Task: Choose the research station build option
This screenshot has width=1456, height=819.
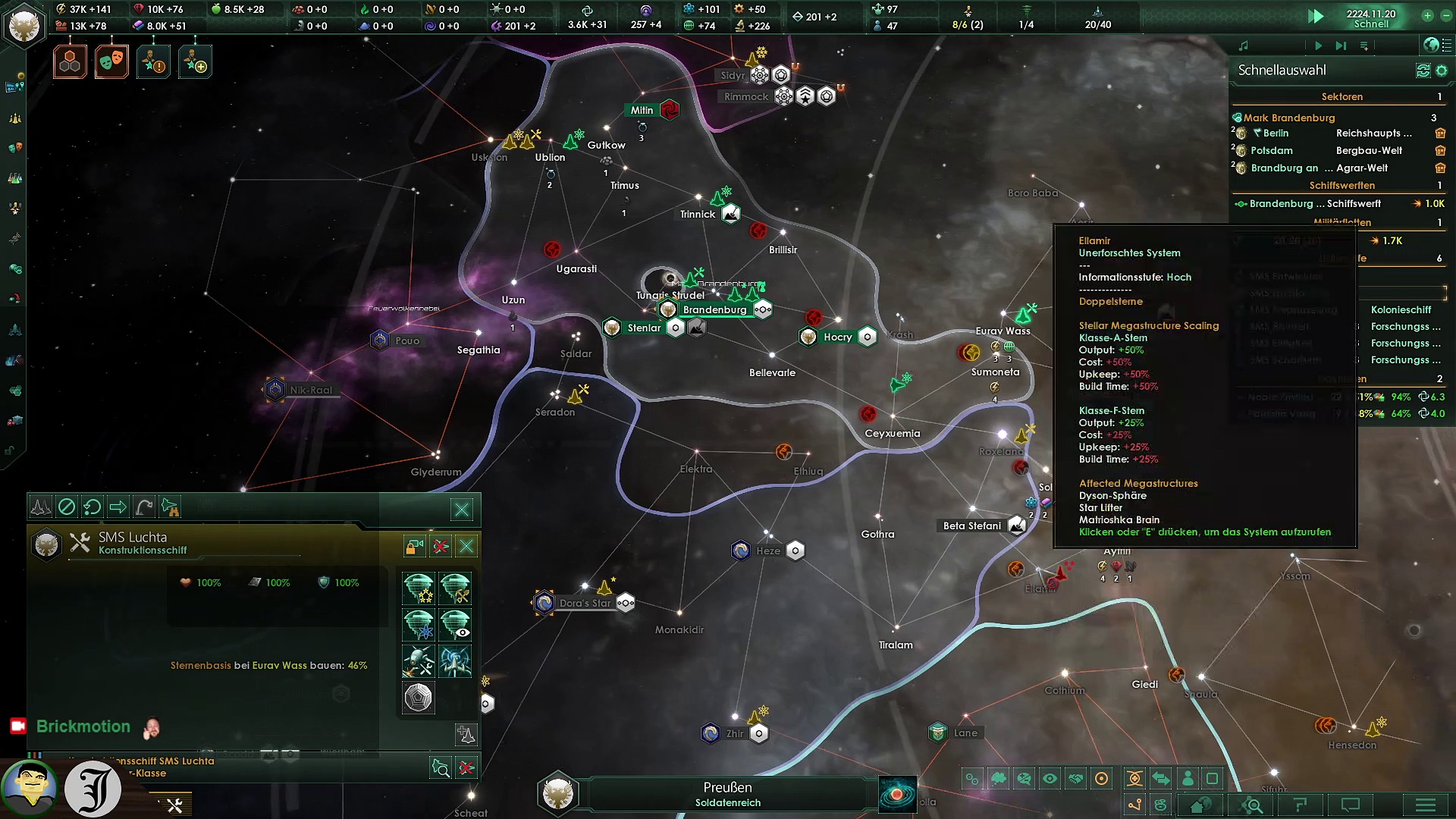Action: [418, 625]
